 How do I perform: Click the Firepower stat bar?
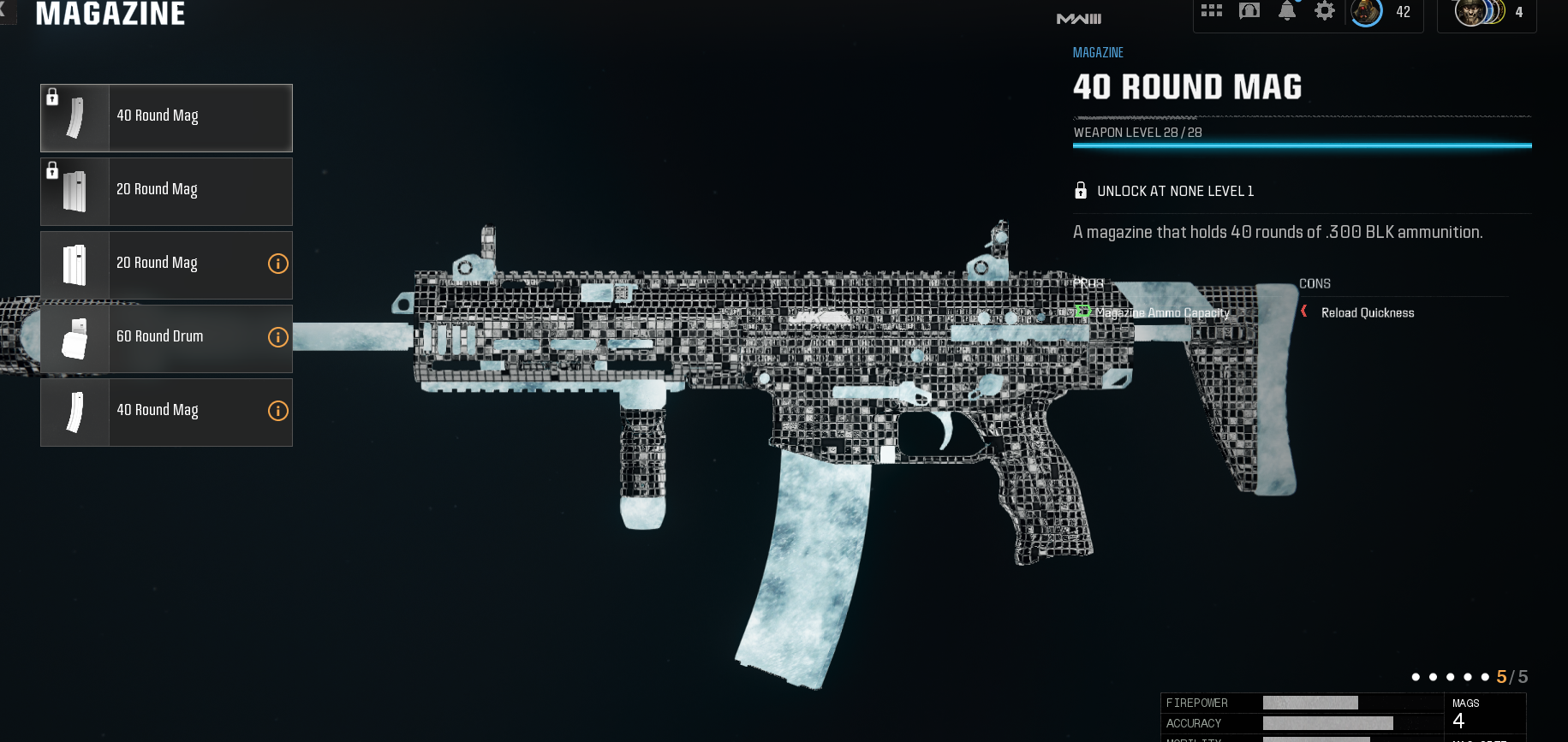pos(1310,703)
